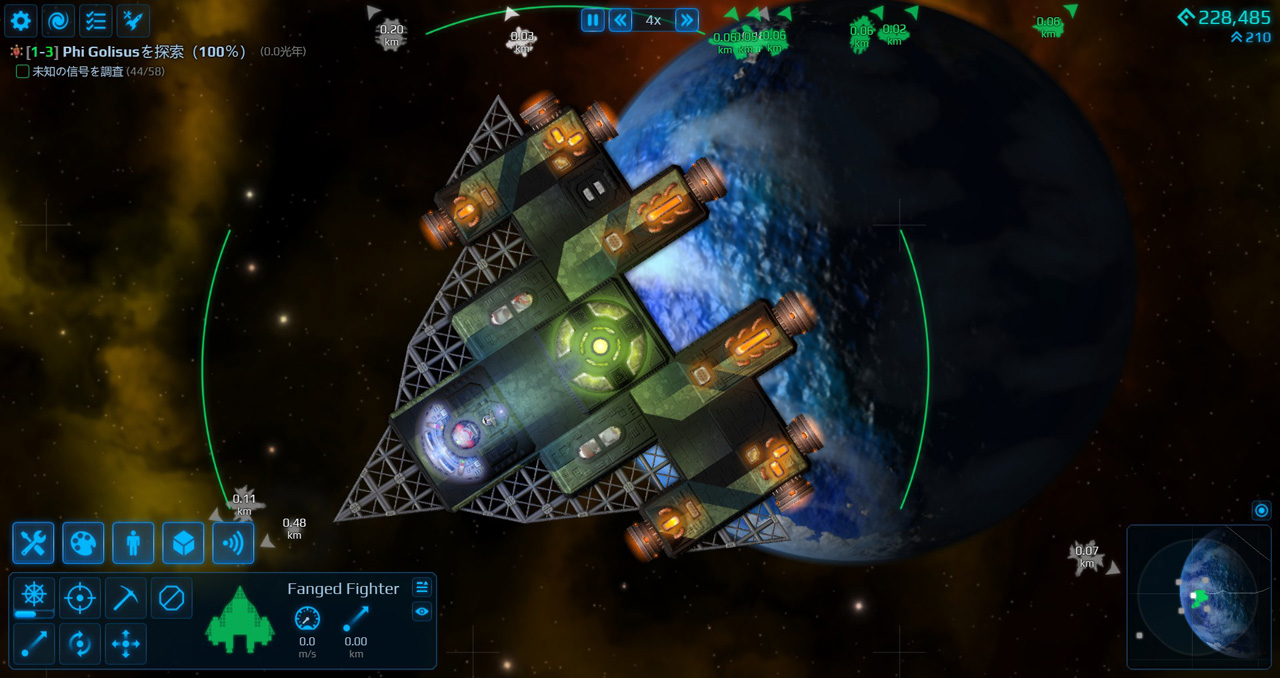The image size is (1280, 678).
Task: Open ship build mode wrench icon
Action: 33,543
